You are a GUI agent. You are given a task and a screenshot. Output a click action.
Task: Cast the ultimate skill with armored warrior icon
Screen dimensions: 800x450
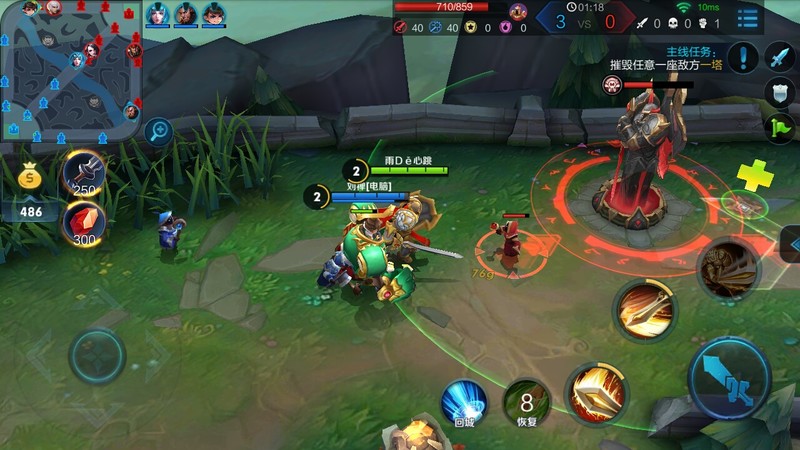[x=727, y=268]
